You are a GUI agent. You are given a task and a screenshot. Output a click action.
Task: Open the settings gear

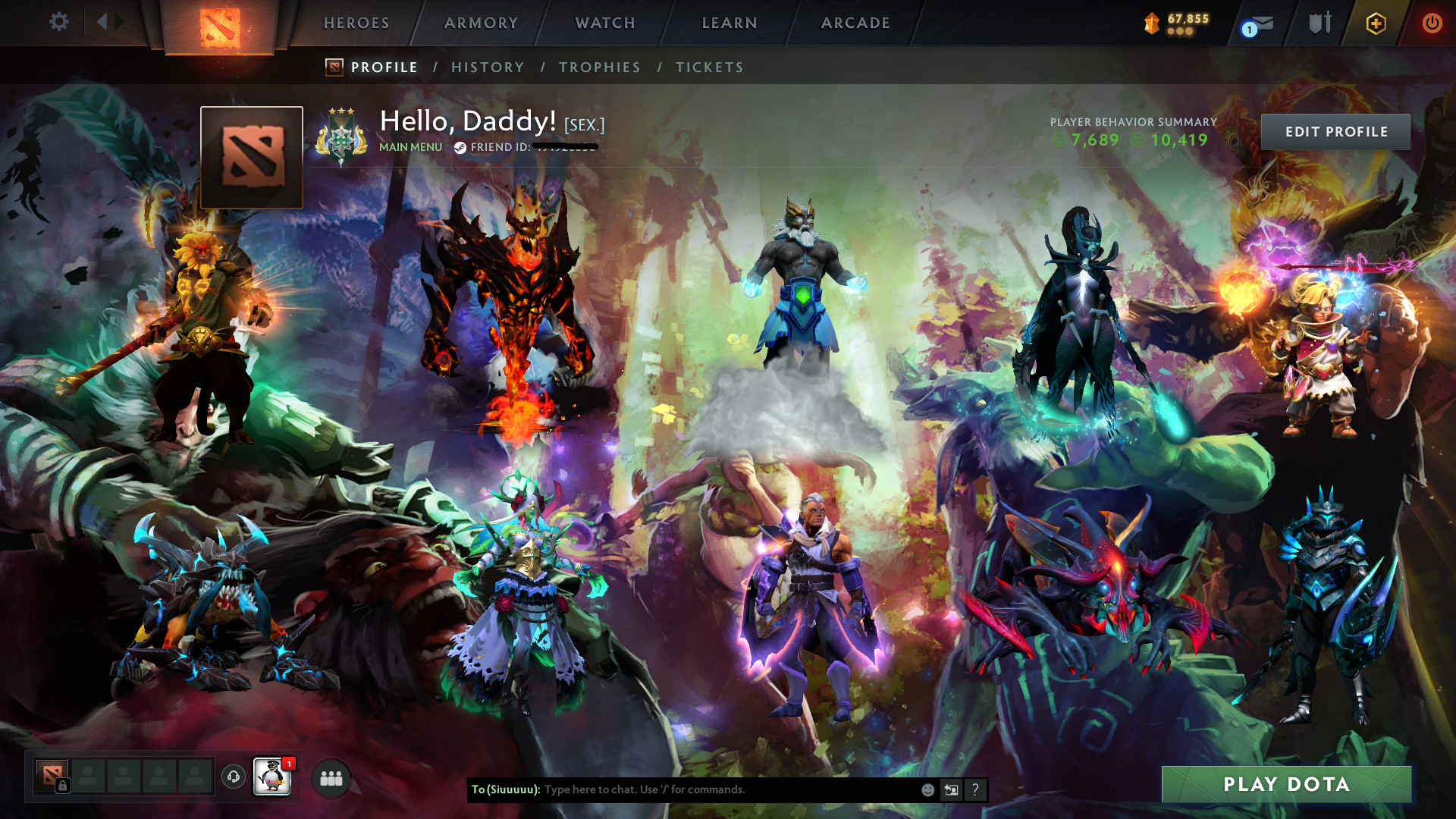point(59,22)
